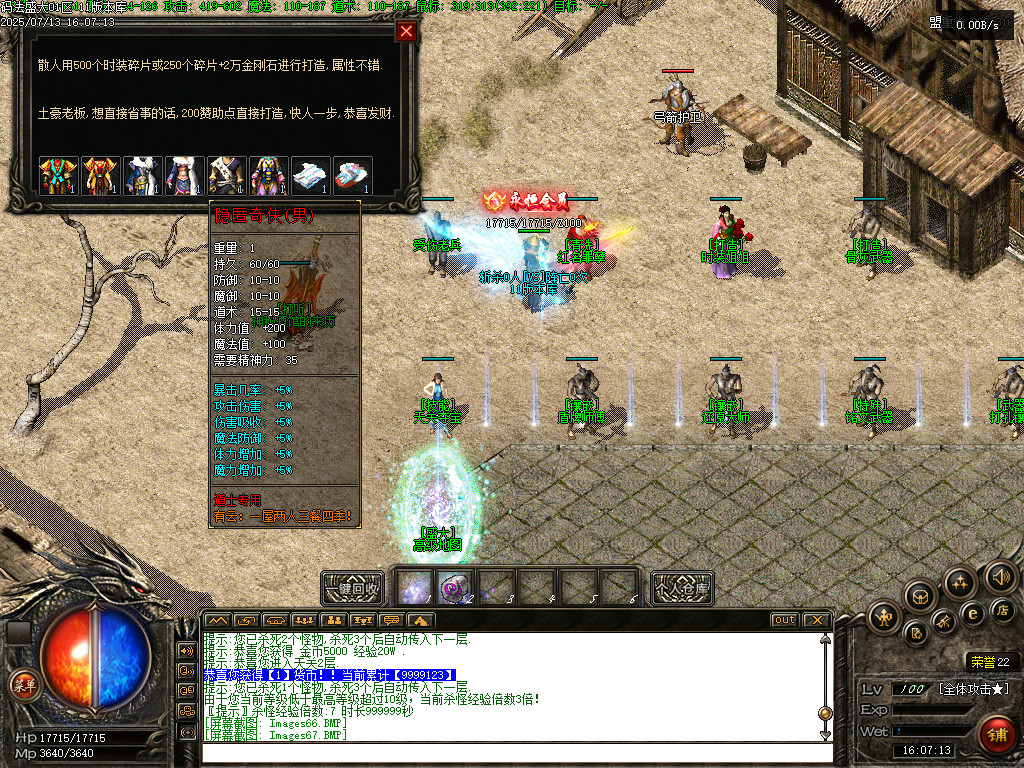Open the bag chest round icon
1024x768 pixels.
pos(920,596)
